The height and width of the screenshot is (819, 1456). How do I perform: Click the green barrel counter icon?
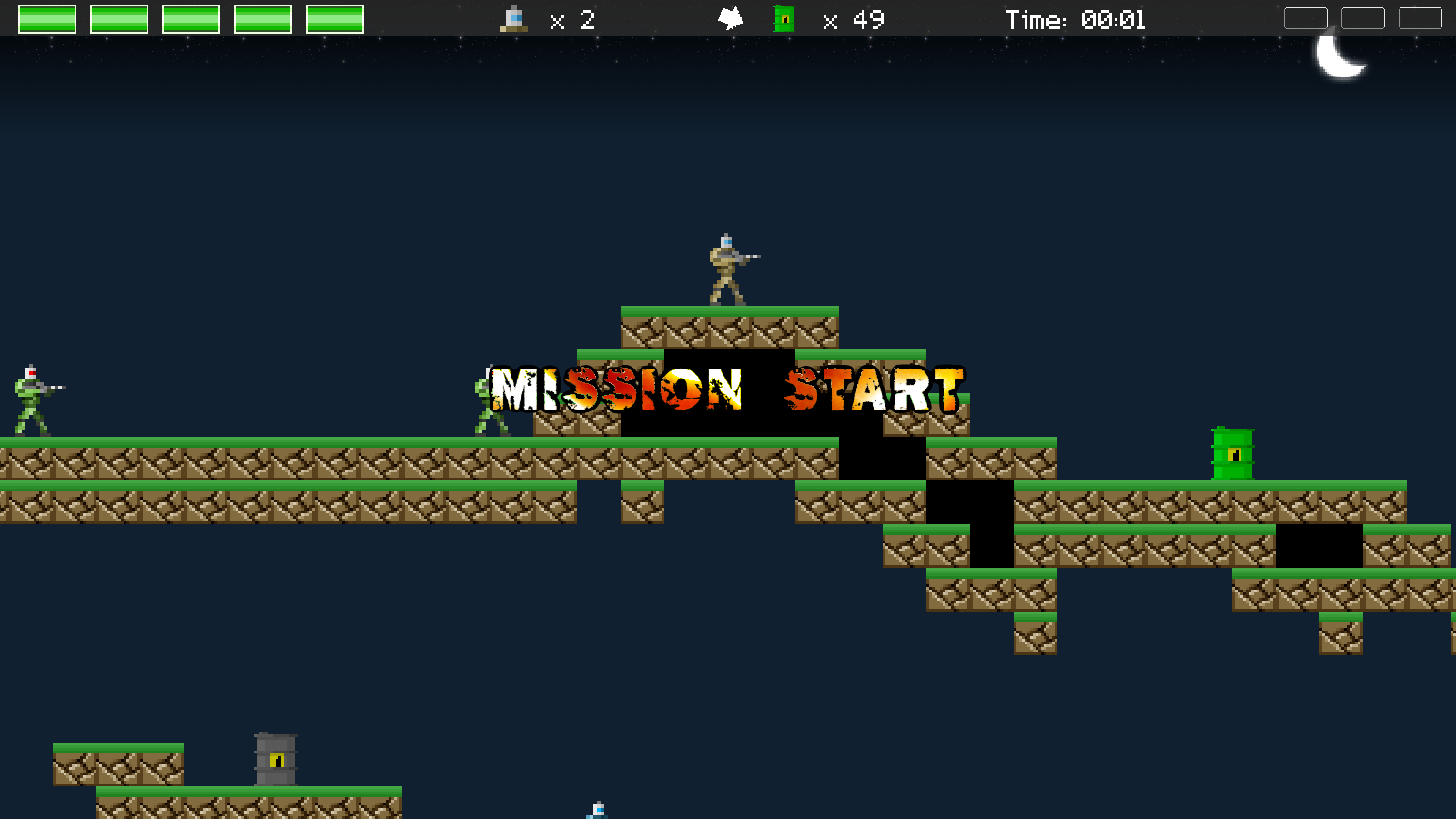pos(784,19)
